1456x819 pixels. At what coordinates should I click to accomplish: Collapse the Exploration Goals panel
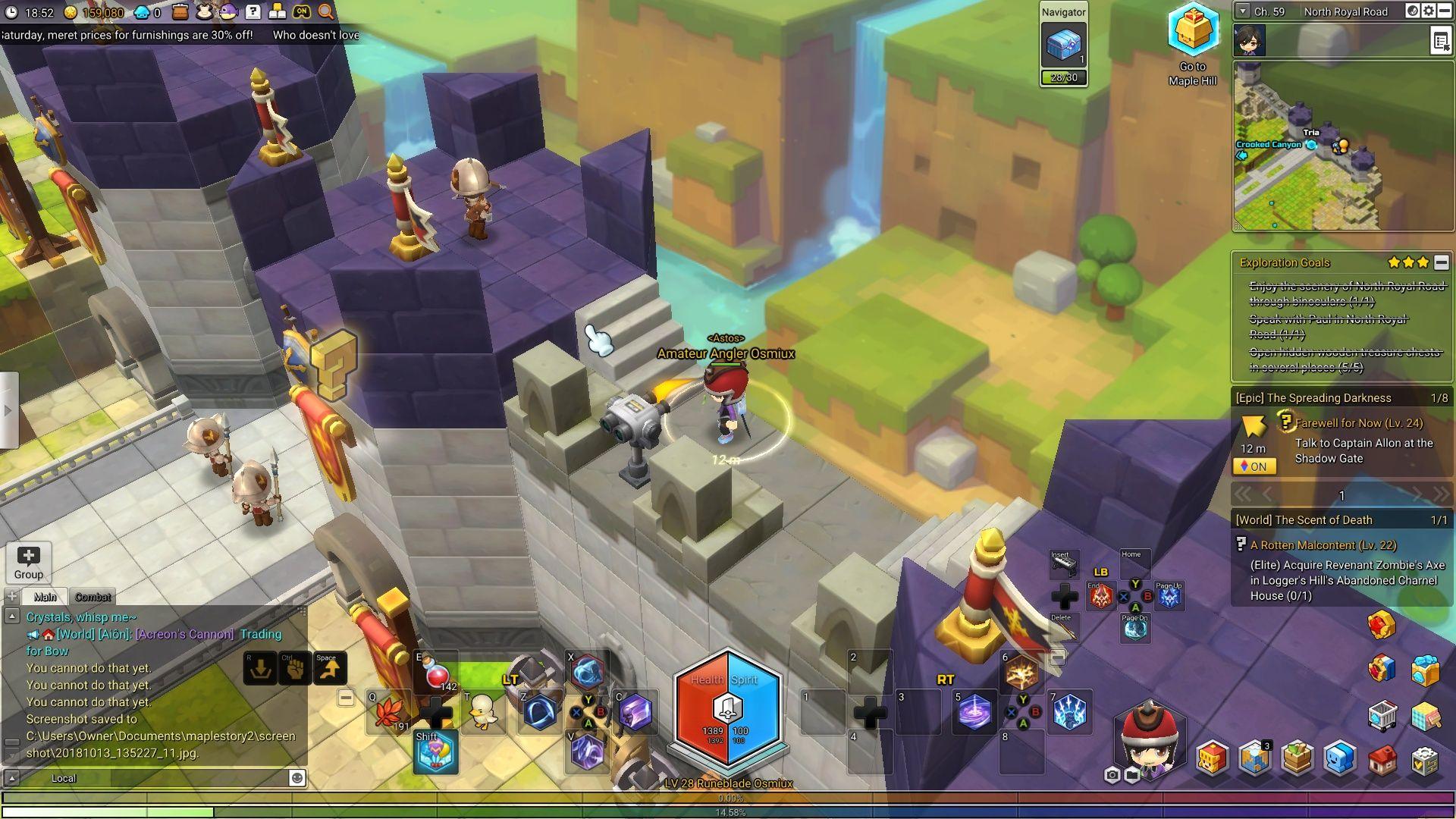tap(1440, 262)
